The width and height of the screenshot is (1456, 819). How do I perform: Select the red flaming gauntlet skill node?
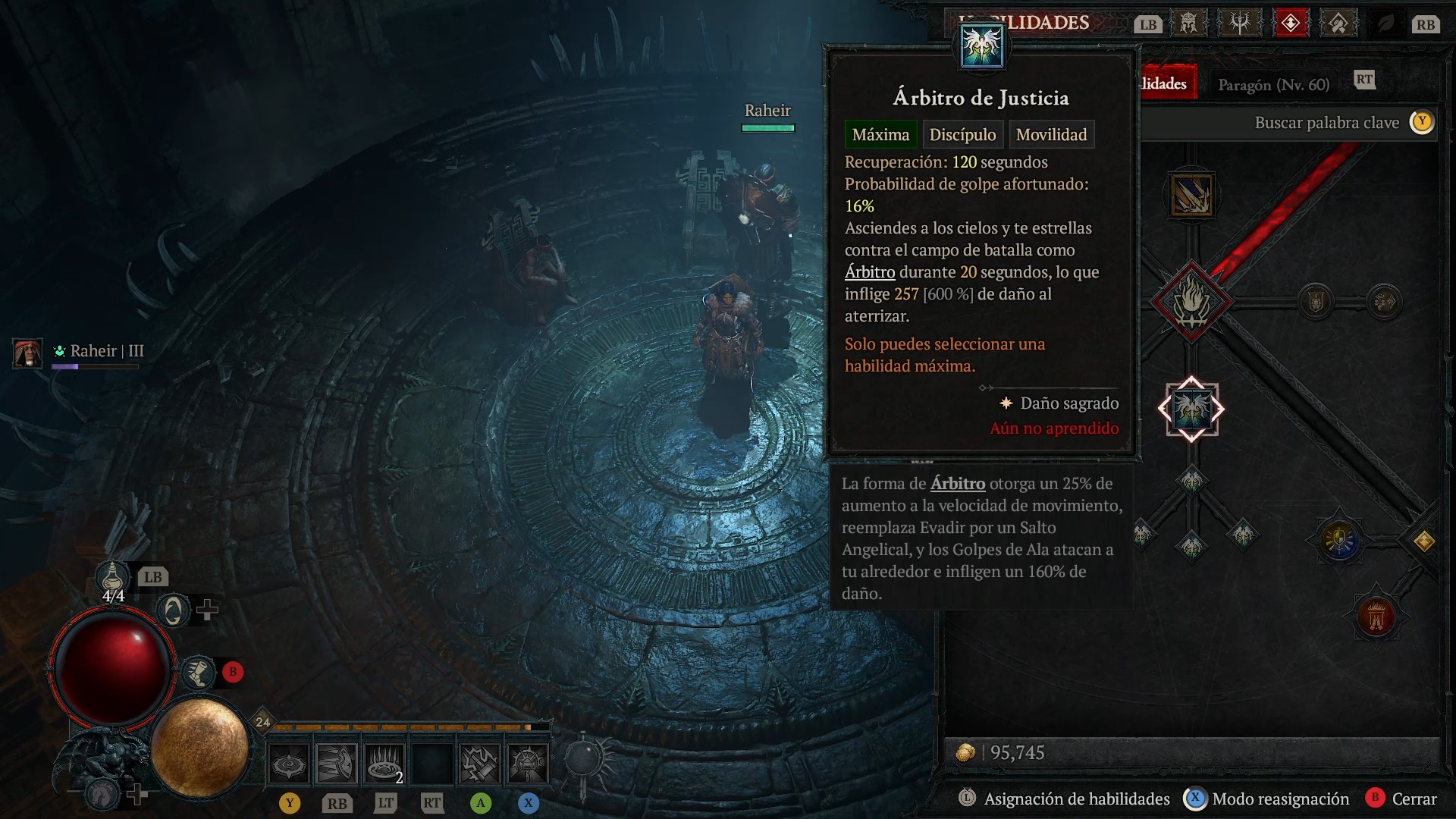1376,616
